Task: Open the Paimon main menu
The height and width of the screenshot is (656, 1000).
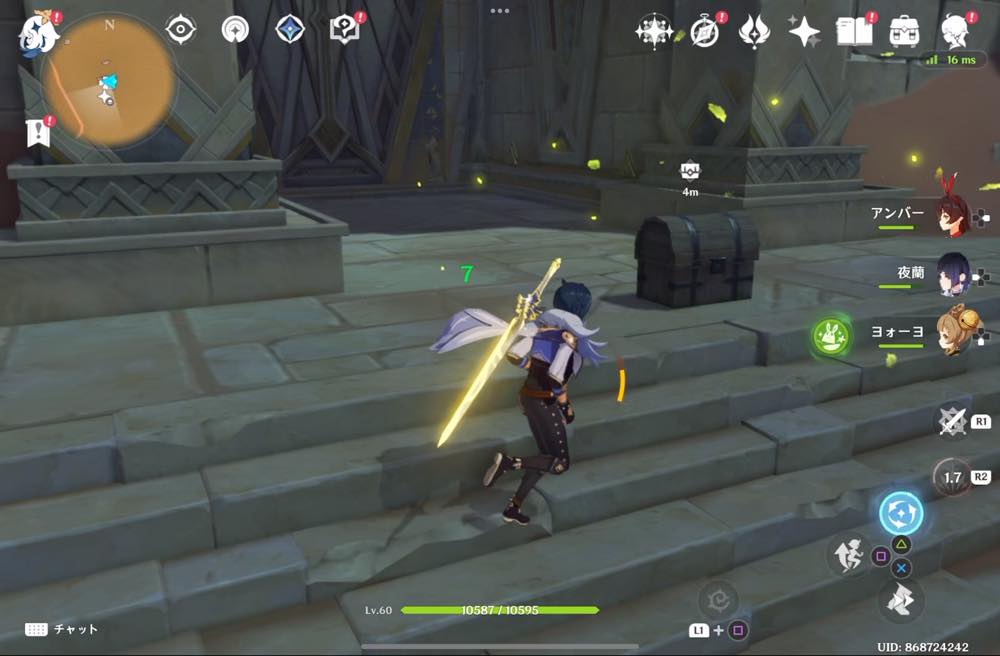Action: pyautogui.click(x=38, y=33)
